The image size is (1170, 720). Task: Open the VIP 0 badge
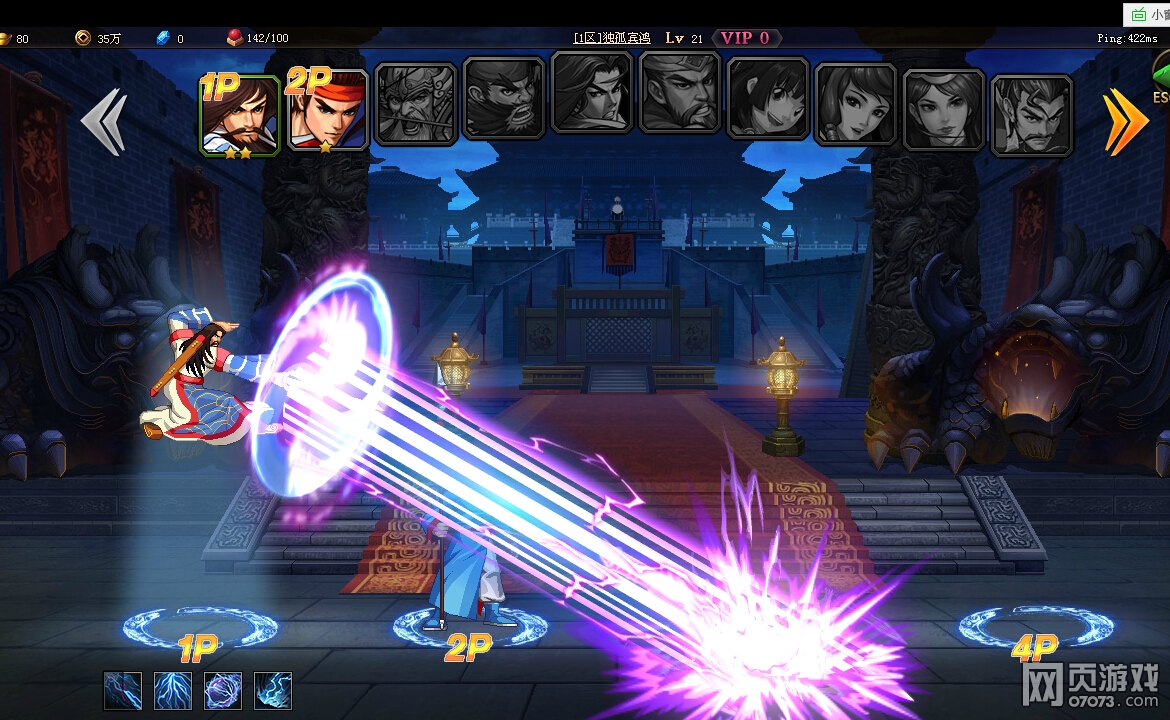746,38
